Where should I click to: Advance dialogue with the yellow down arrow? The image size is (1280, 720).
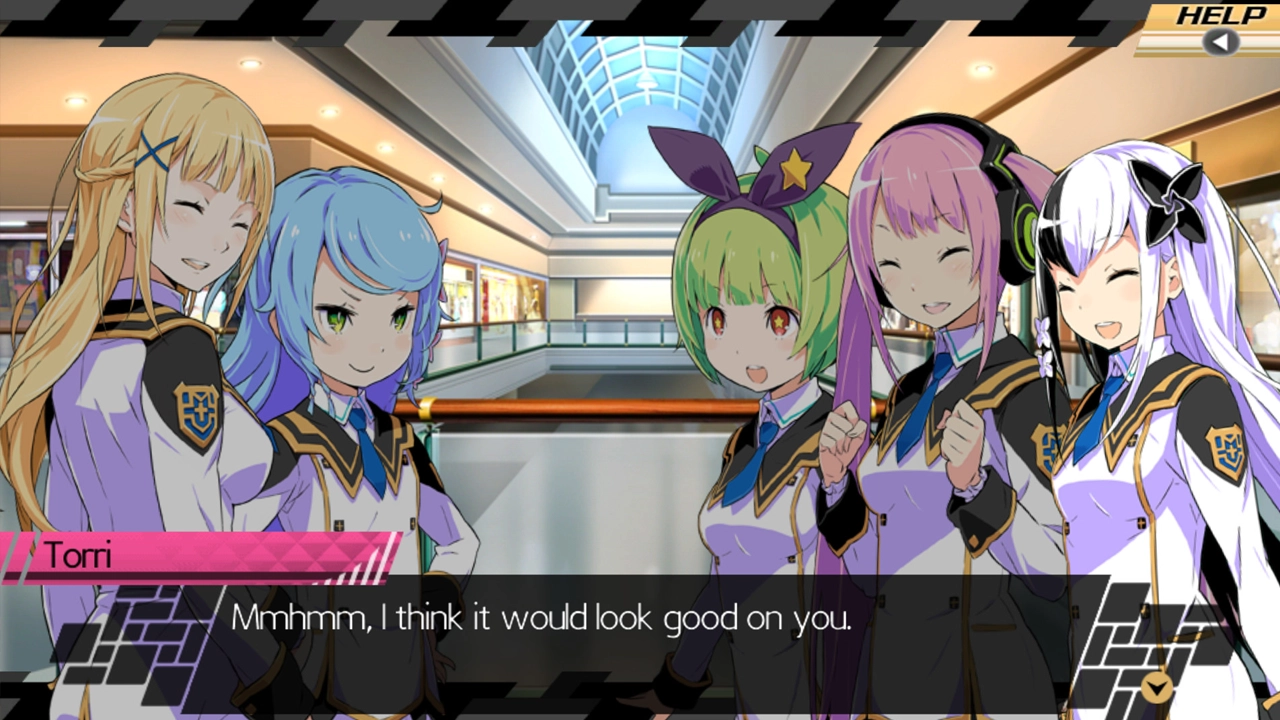pyautogui.click(x=1157, y=687)
